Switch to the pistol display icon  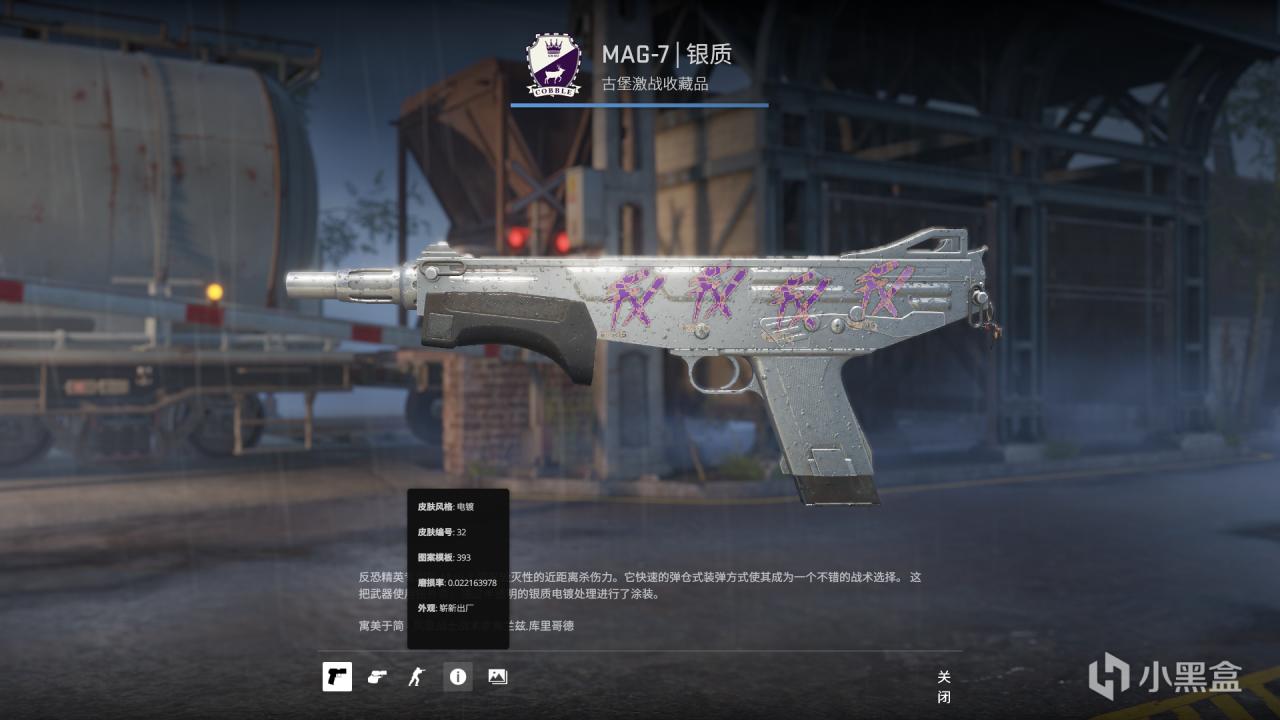tap(376, 677)
